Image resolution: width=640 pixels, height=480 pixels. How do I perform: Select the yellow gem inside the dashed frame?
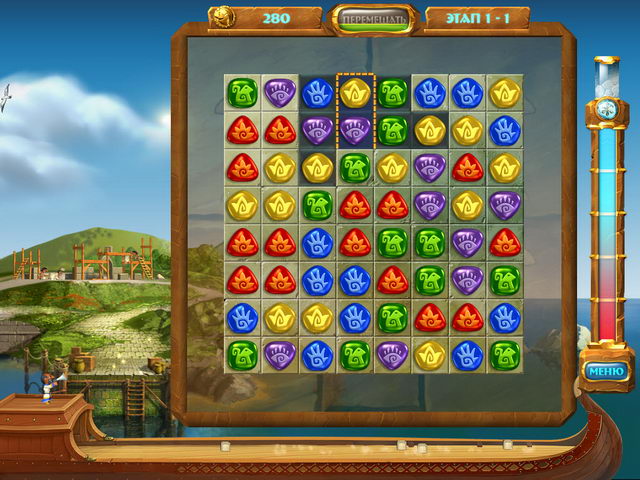tap(355, 93)
